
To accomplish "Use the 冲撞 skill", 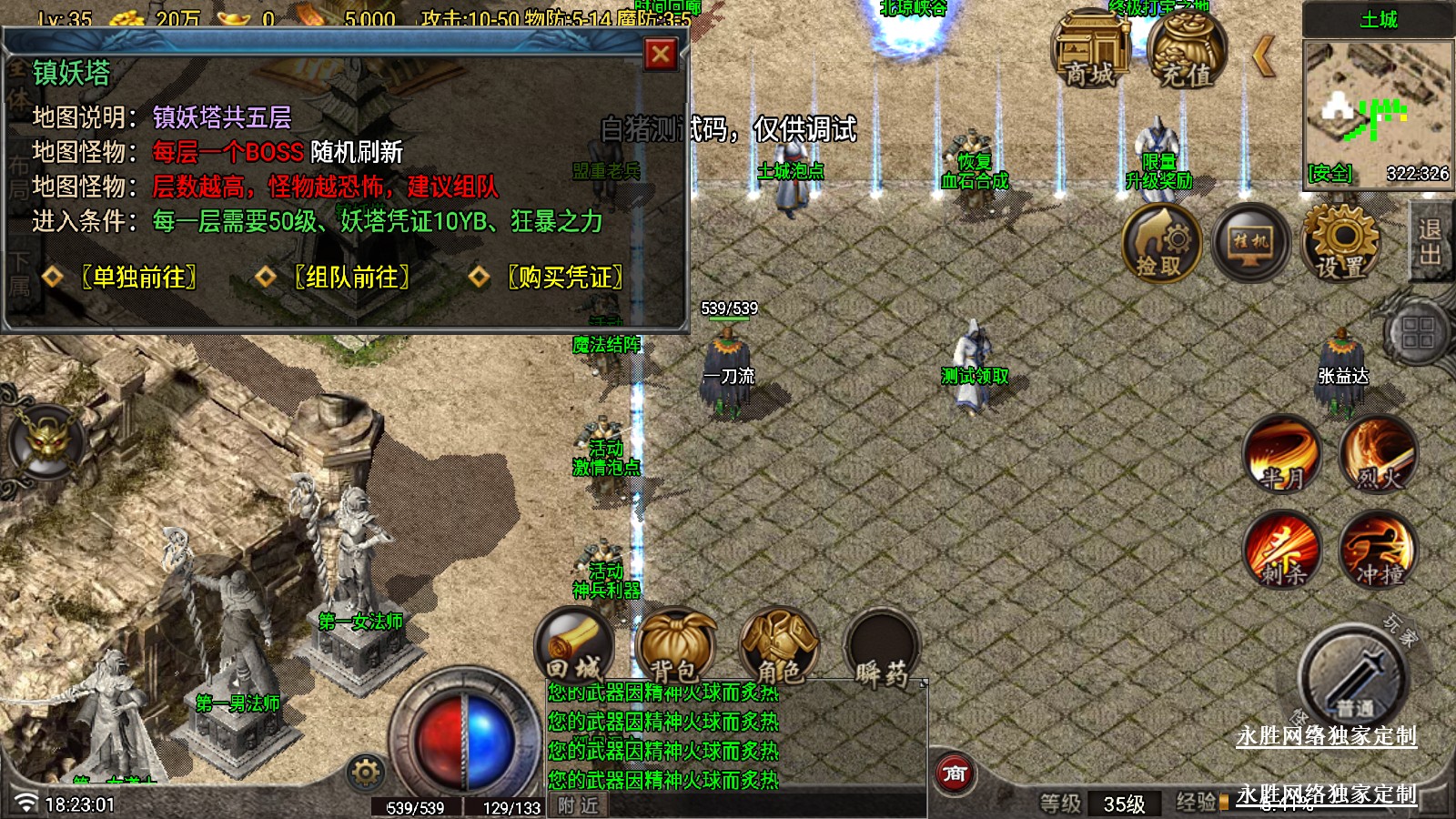I will (x=1378, y=550).
